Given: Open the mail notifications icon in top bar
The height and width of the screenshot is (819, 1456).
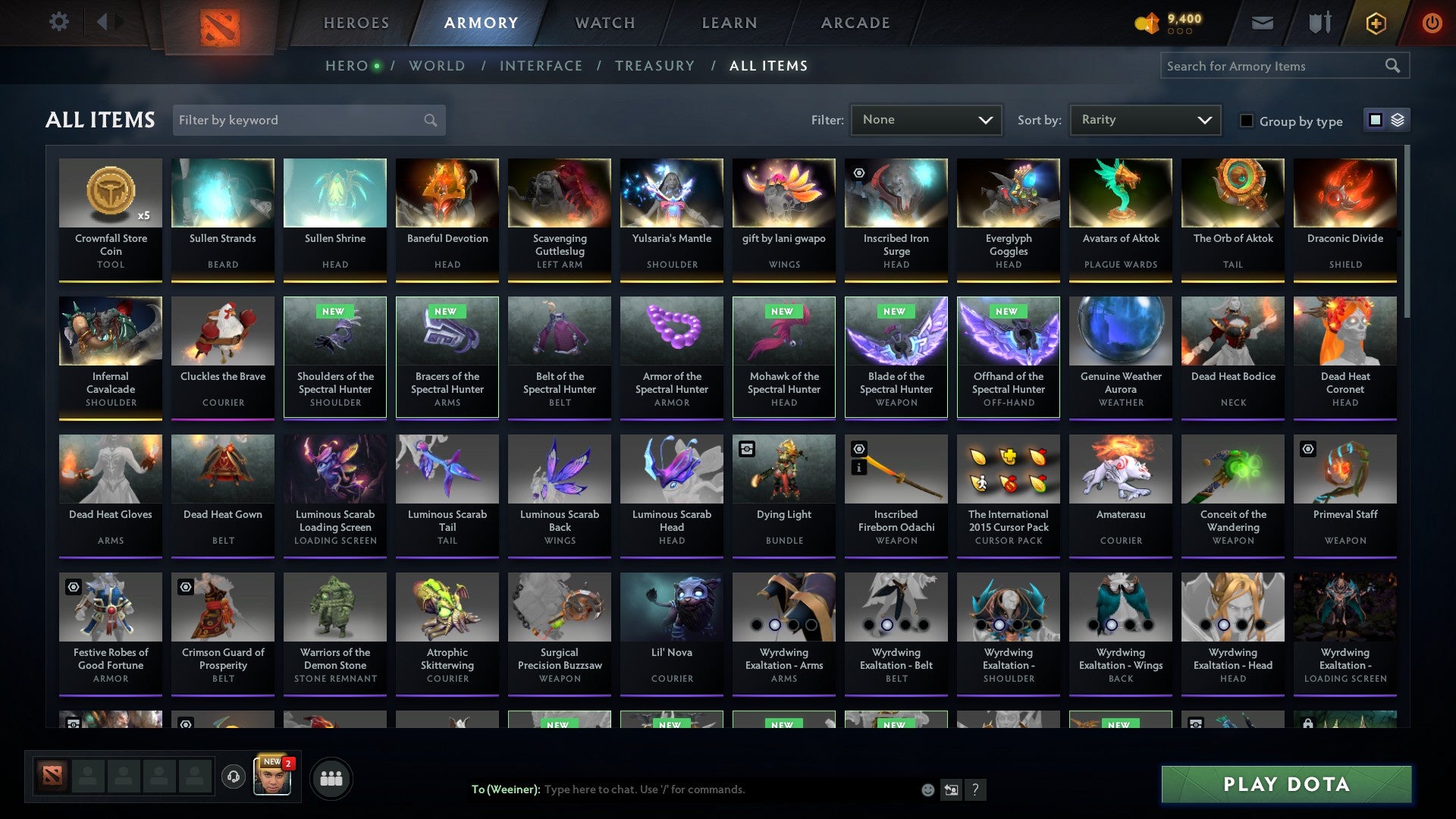Looking at the screenshot, I should click(1262, 23).
